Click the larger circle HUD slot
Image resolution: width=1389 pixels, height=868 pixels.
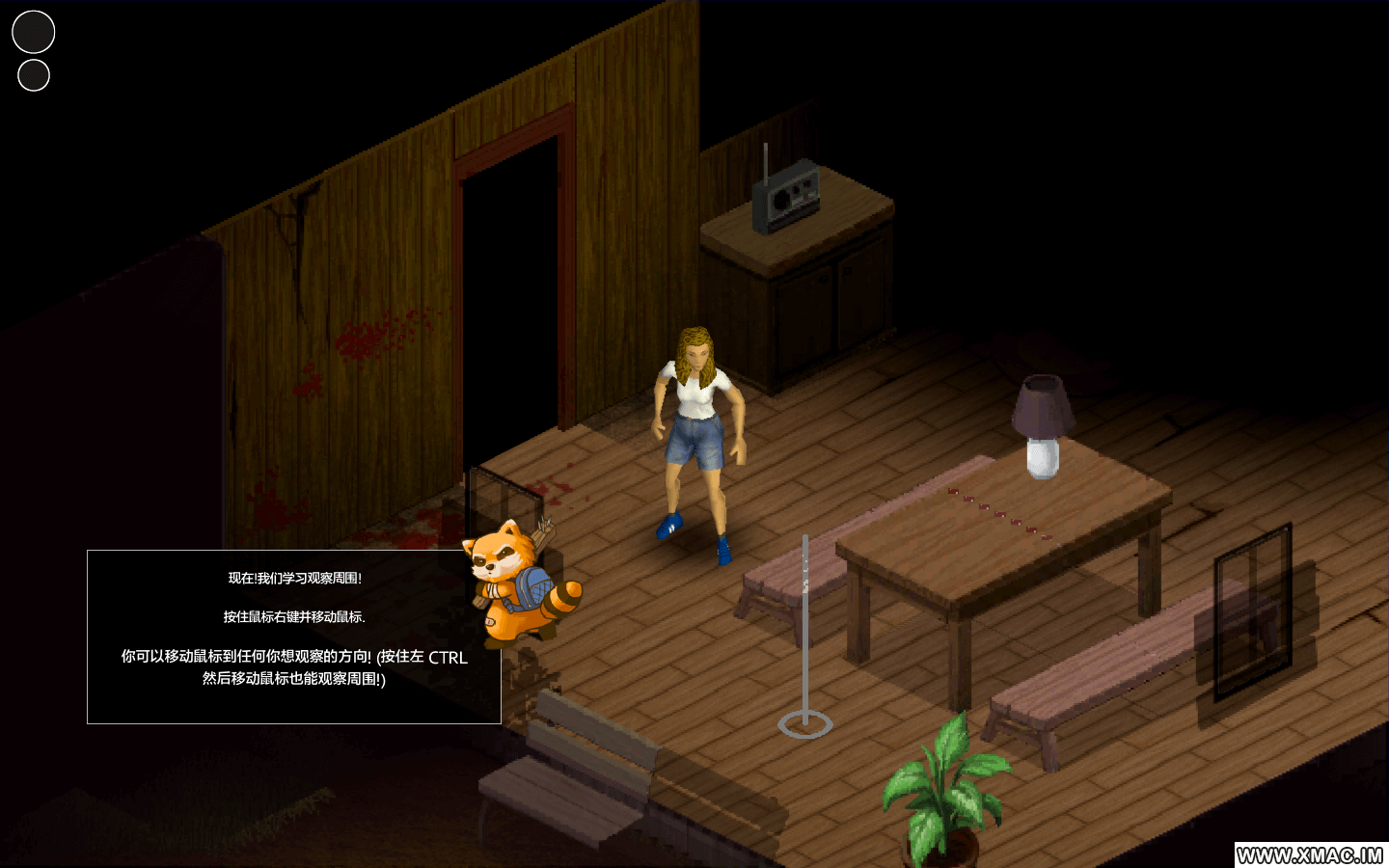coord(33,32)
